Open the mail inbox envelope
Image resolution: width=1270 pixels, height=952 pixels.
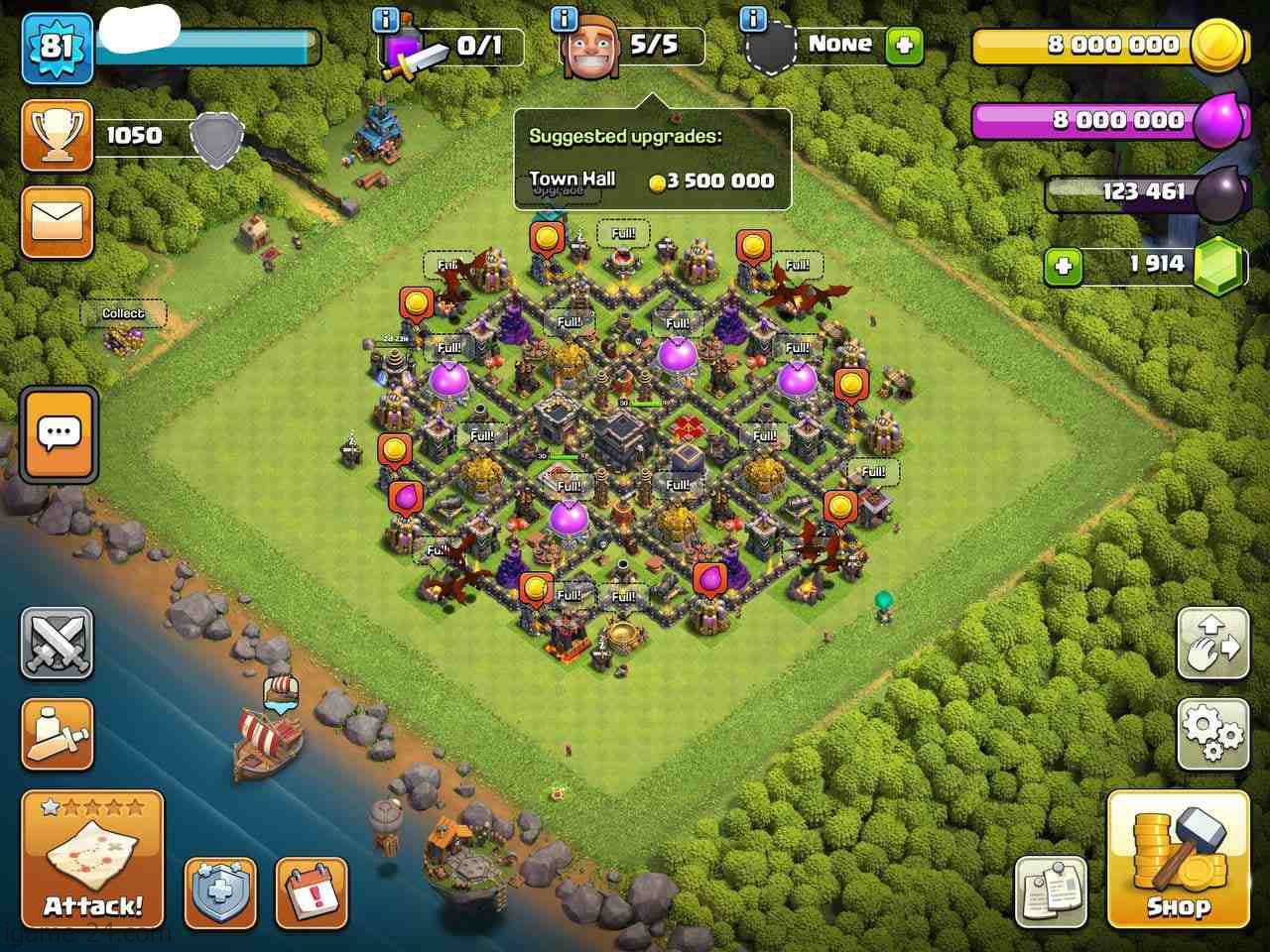click(x=58, y=221)
